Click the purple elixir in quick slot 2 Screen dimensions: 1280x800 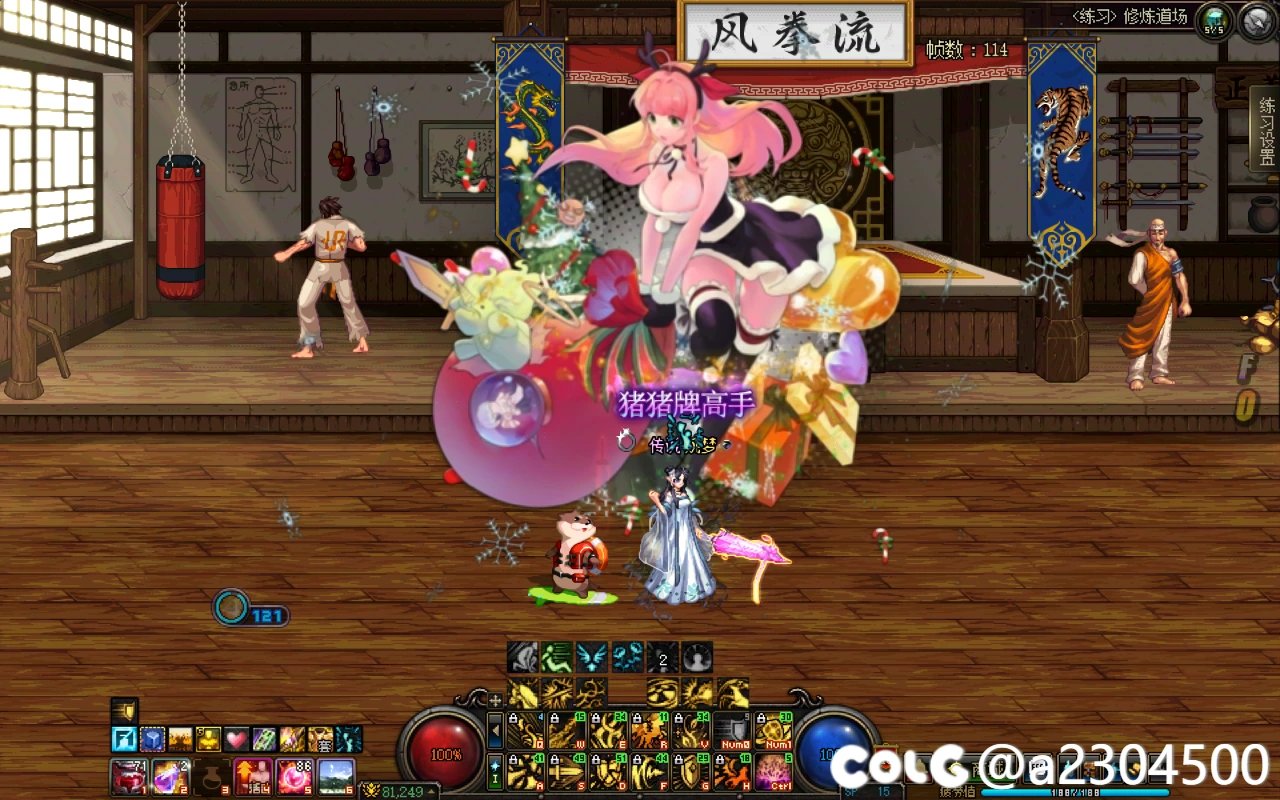172,777
